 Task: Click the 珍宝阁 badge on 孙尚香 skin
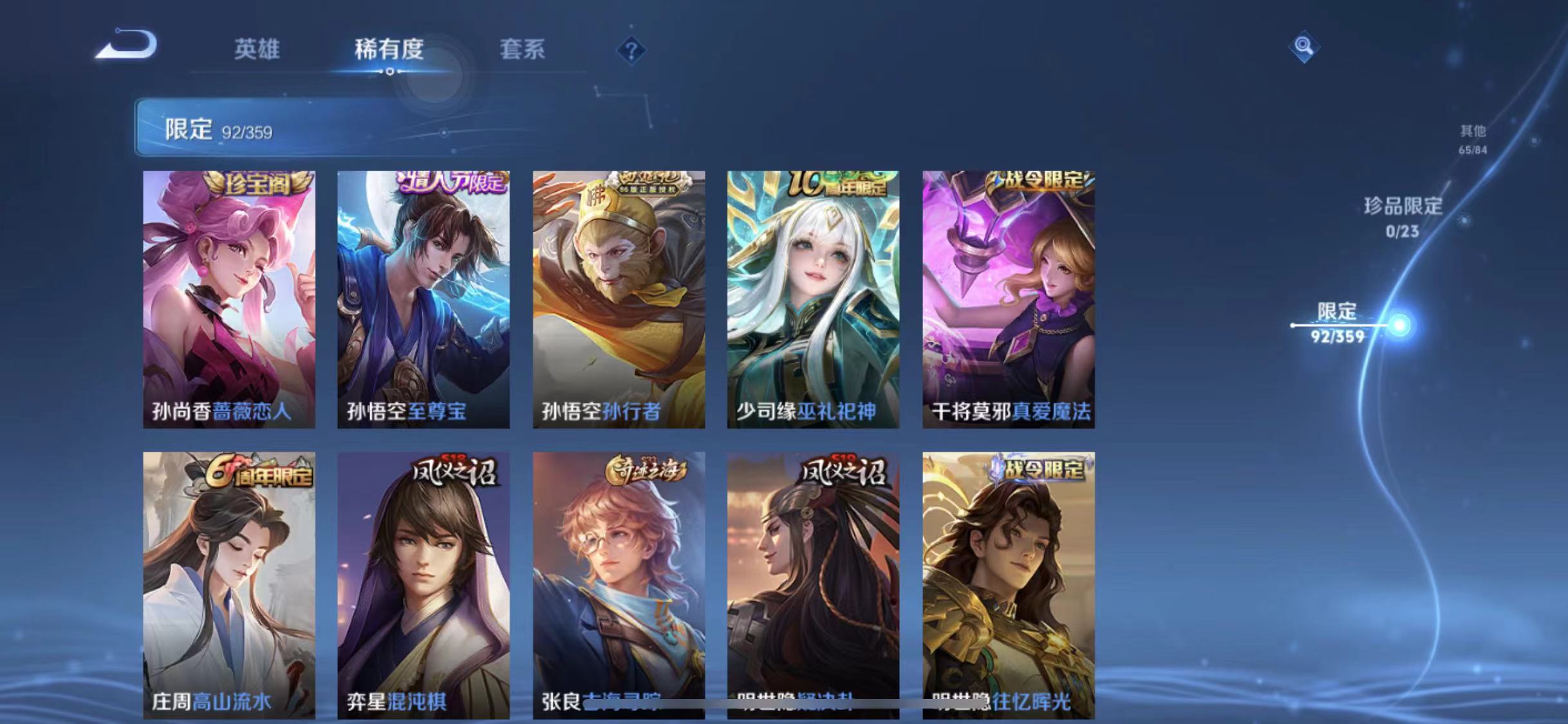(256, 183)
